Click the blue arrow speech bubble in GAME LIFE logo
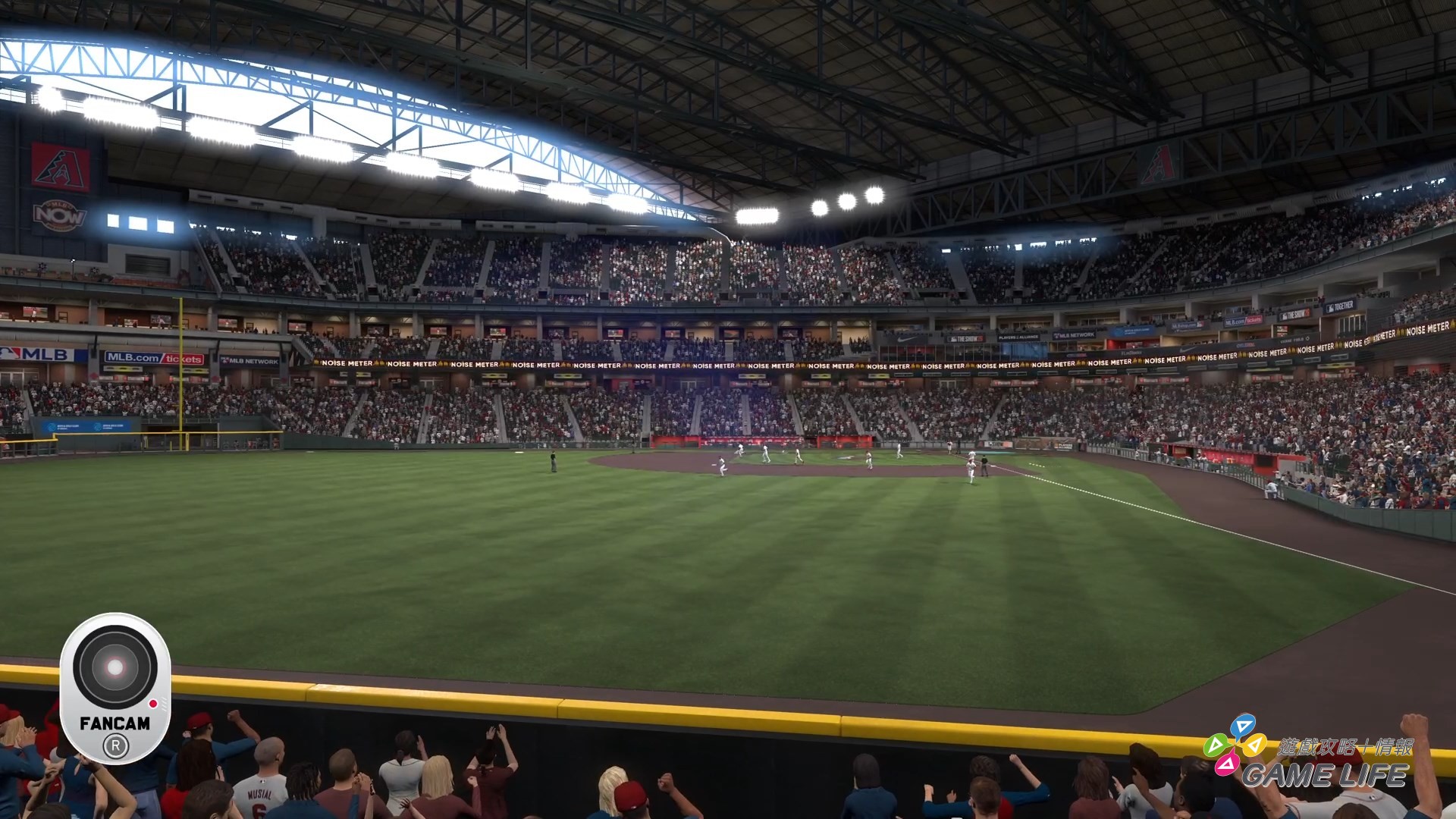This screenshot has width=1456, height=819. point(1244,726)
